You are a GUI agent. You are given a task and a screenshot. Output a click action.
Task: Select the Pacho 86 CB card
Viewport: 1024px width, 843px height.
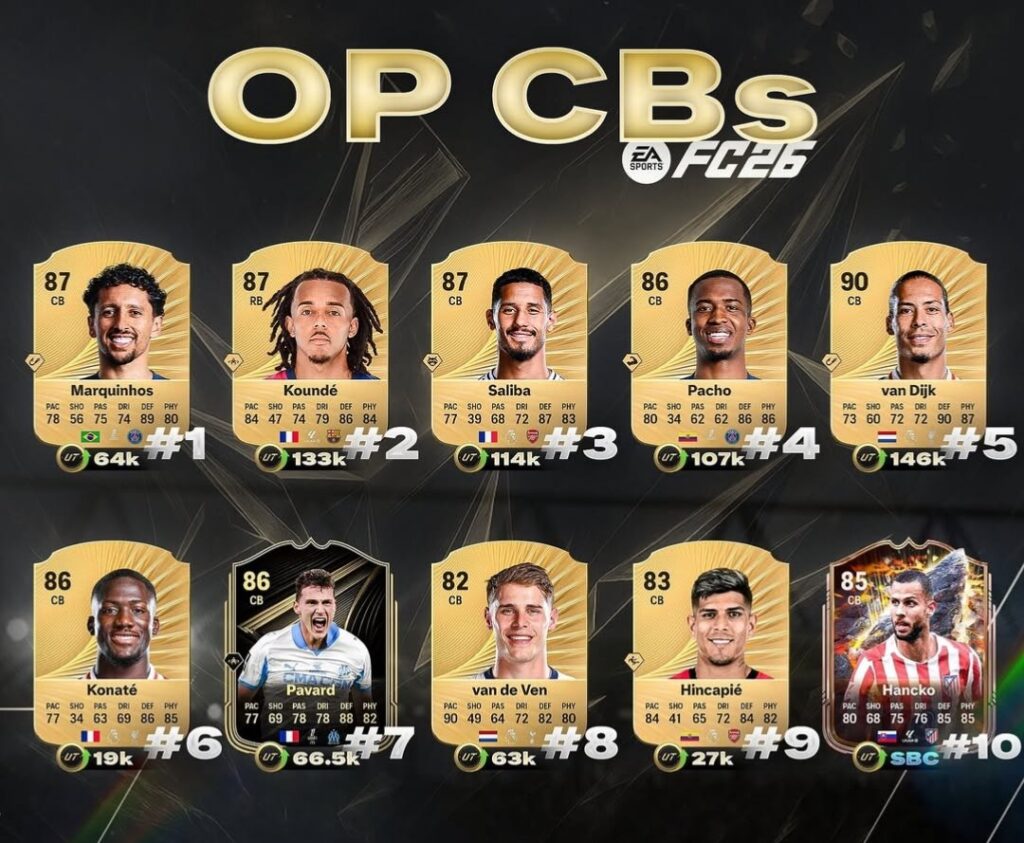pos(709,343)
